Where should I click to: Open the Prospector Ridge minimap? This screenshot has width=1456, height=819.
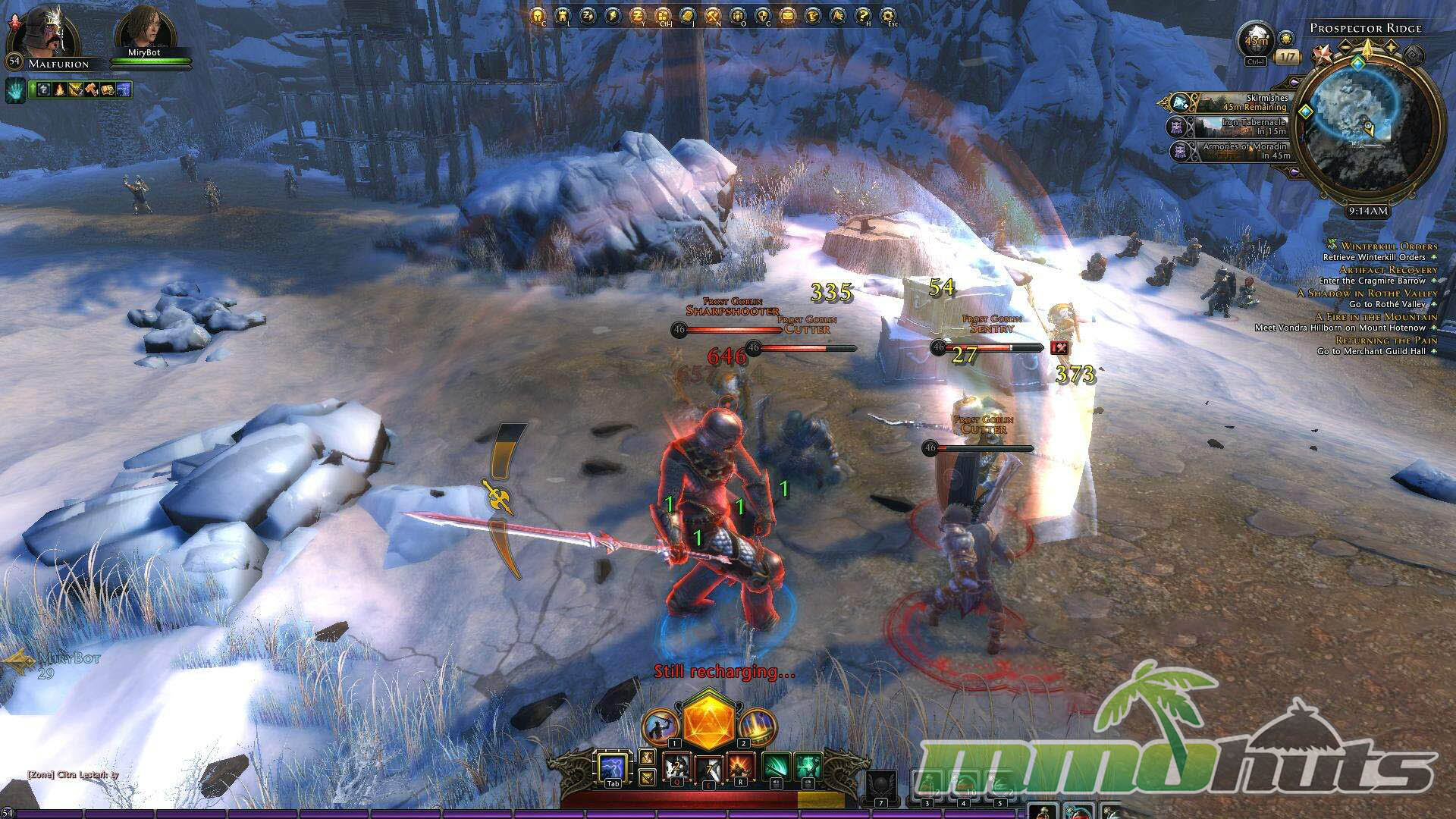1367,130
